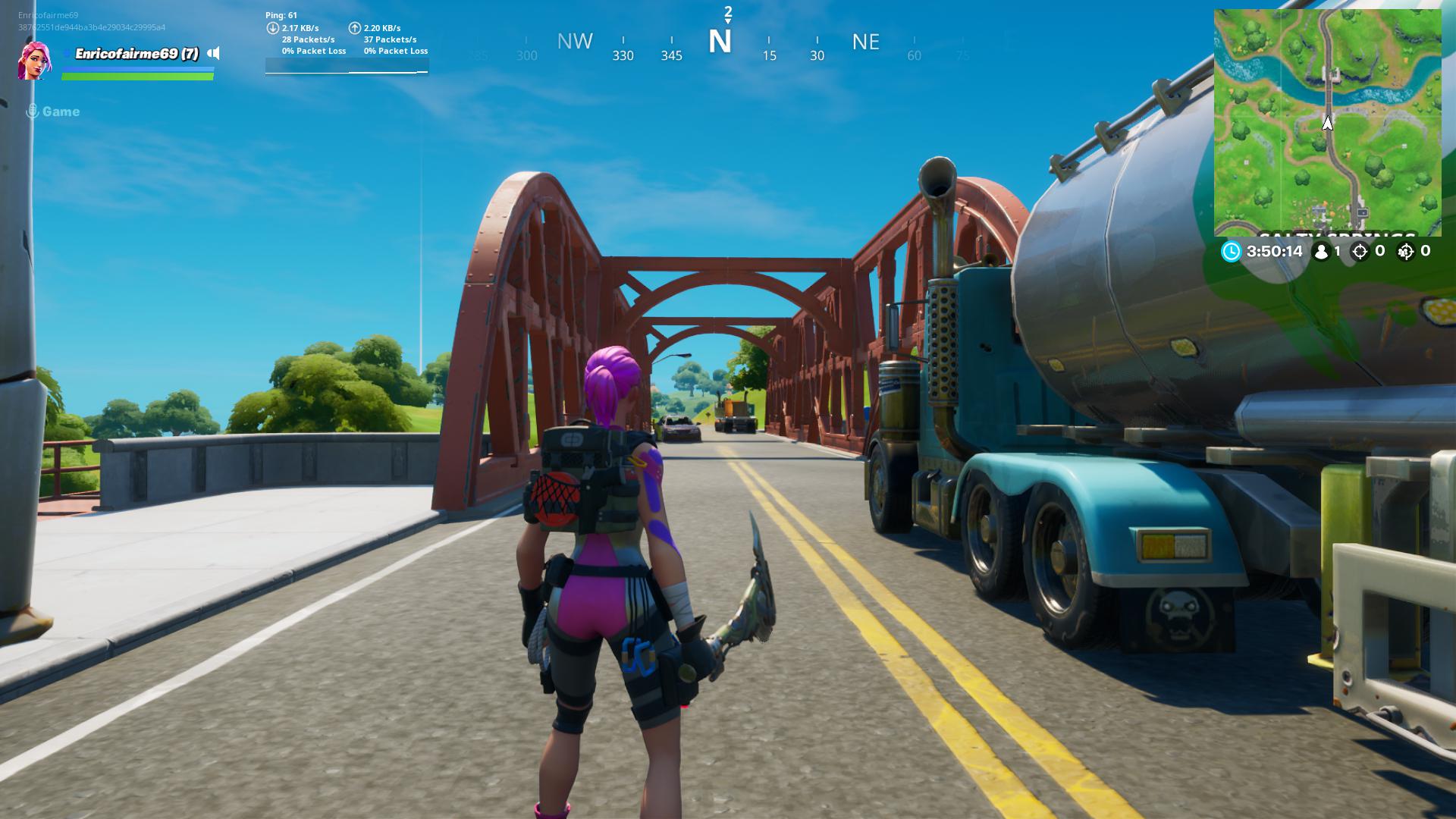Click the download arrow icon beside 2.17 KB/s
1456x819 pixels.
pyautogui.click(x=273, y=27)
